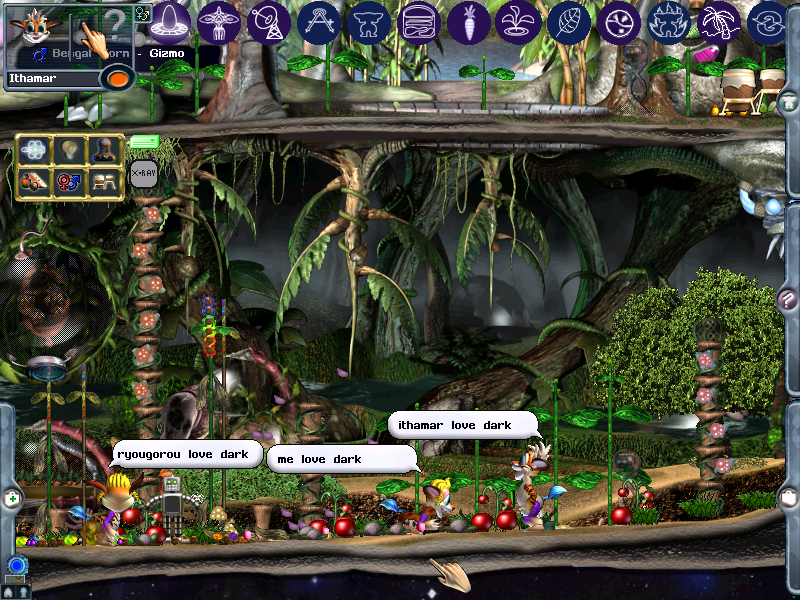Click the orange button beside Ithamar's name
This screenshot has width=800, height=600.
pos(119,78)
